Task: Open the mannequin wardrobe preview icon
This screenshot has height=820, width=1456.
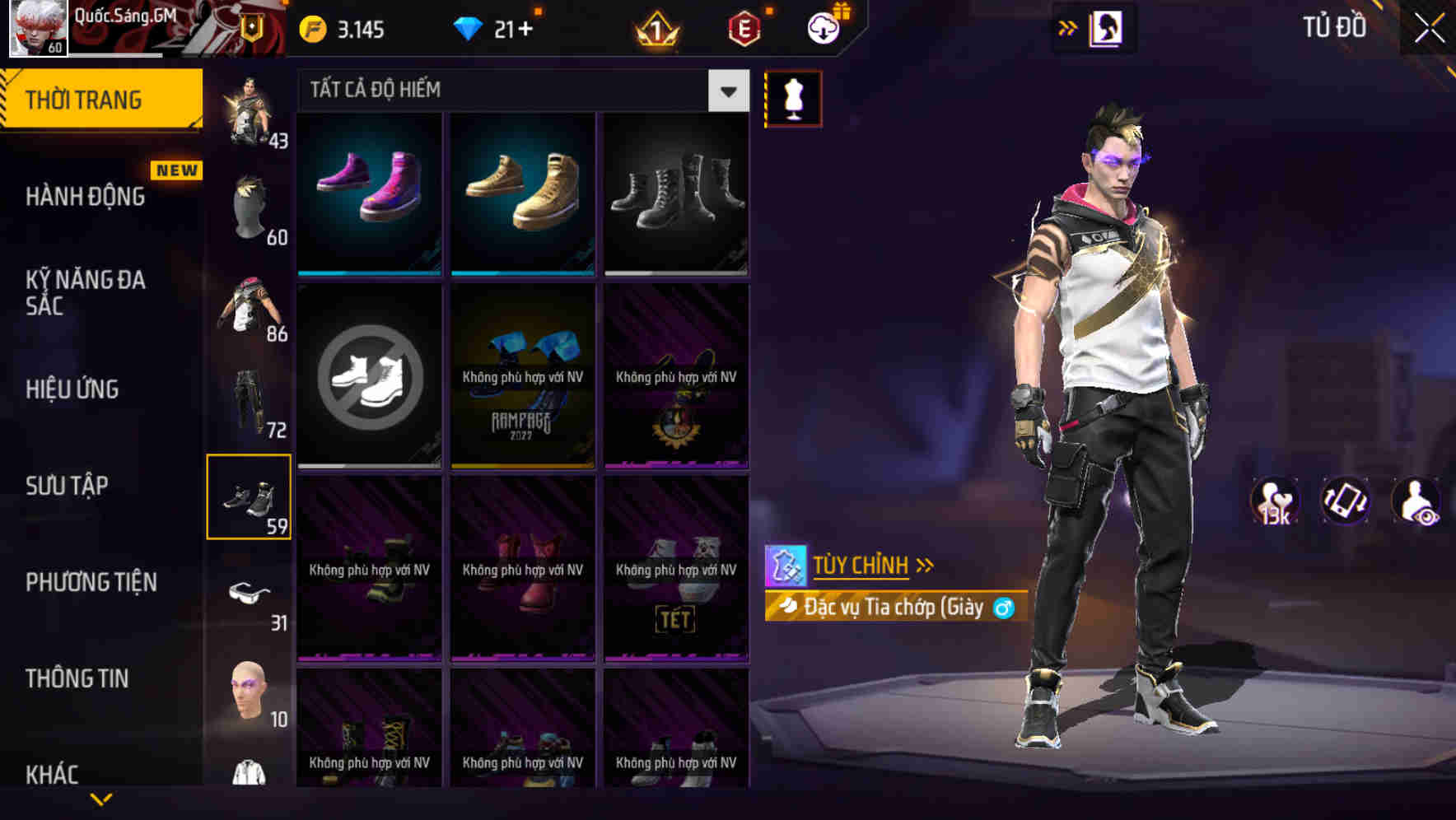Action: [x=793, y=97]
